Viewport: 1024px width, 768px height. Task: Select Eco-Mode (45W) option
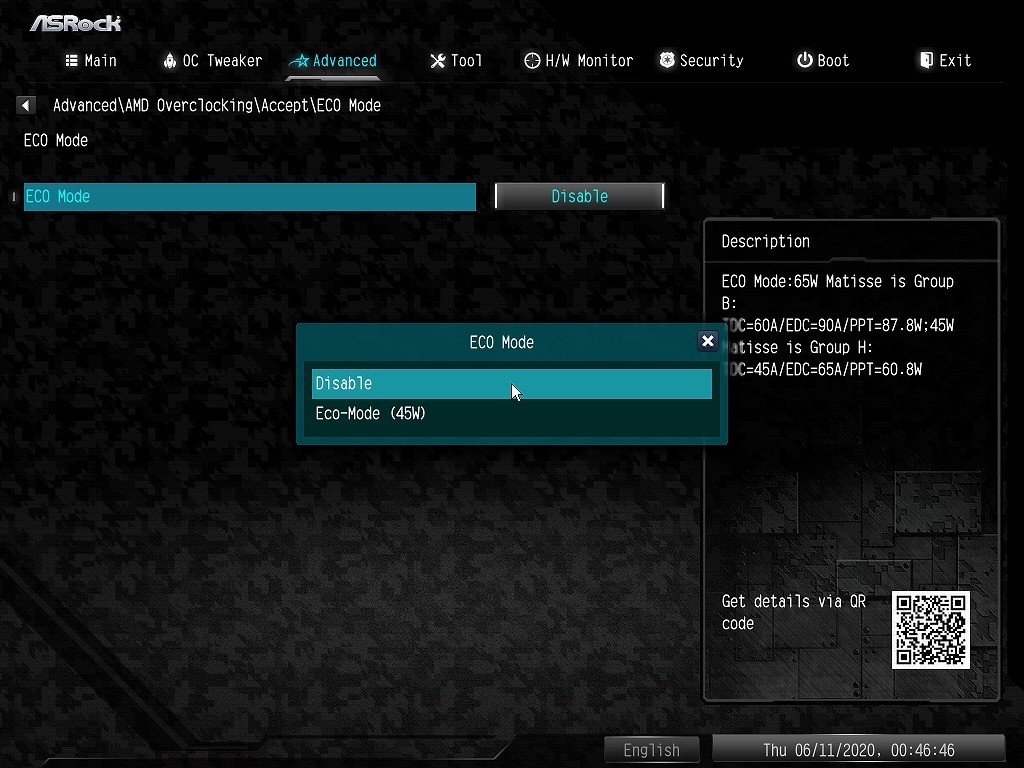coord(371,413)
